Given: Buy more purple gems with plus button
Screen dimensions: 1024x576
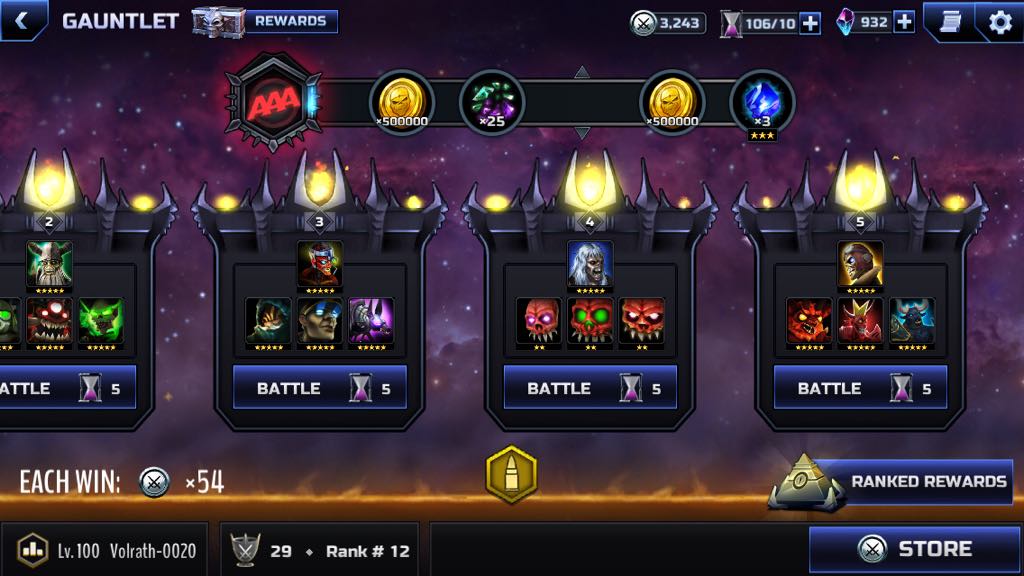Looking at the screenshot, I should coord(903,22).
